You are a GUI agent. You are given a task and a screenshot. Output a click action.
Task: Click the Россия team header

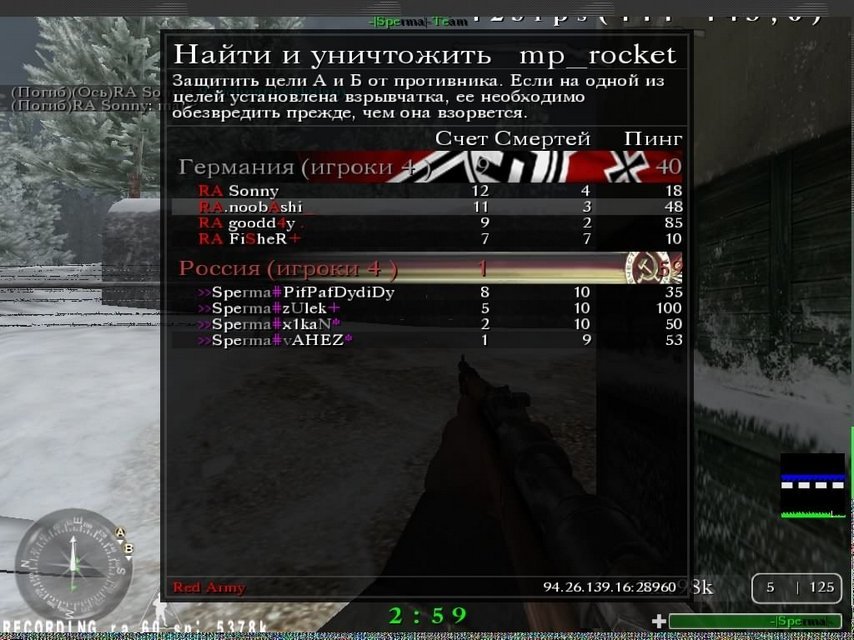(x=288, y=268)
